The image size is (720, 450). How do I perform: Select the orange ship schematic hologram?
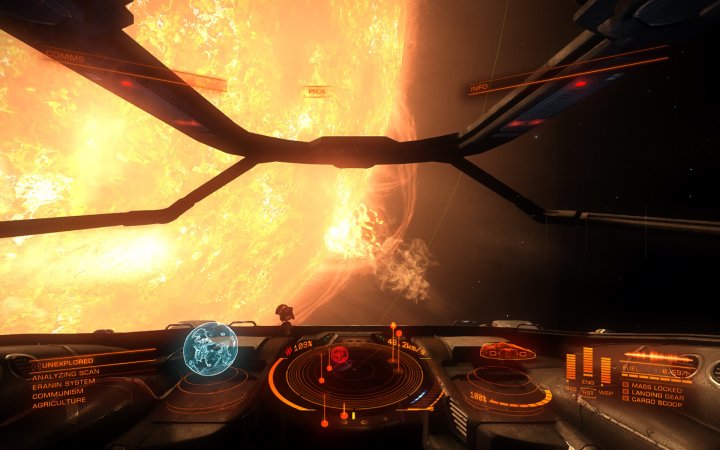coord(507,352)
